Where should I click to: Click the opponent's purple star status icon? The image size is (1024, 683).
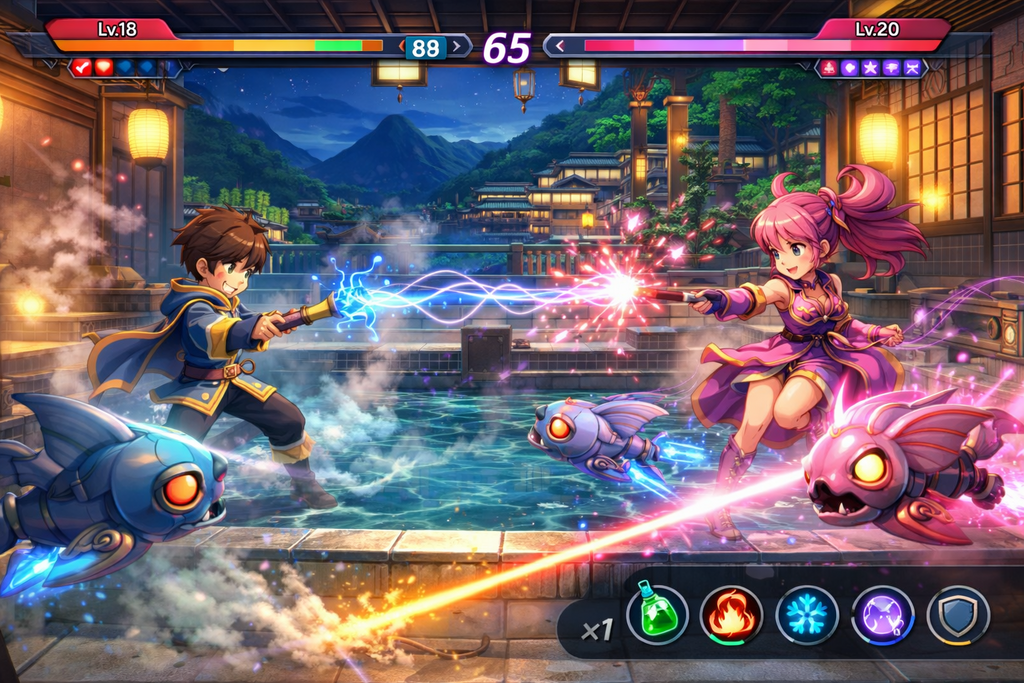(x=870, y=68)
